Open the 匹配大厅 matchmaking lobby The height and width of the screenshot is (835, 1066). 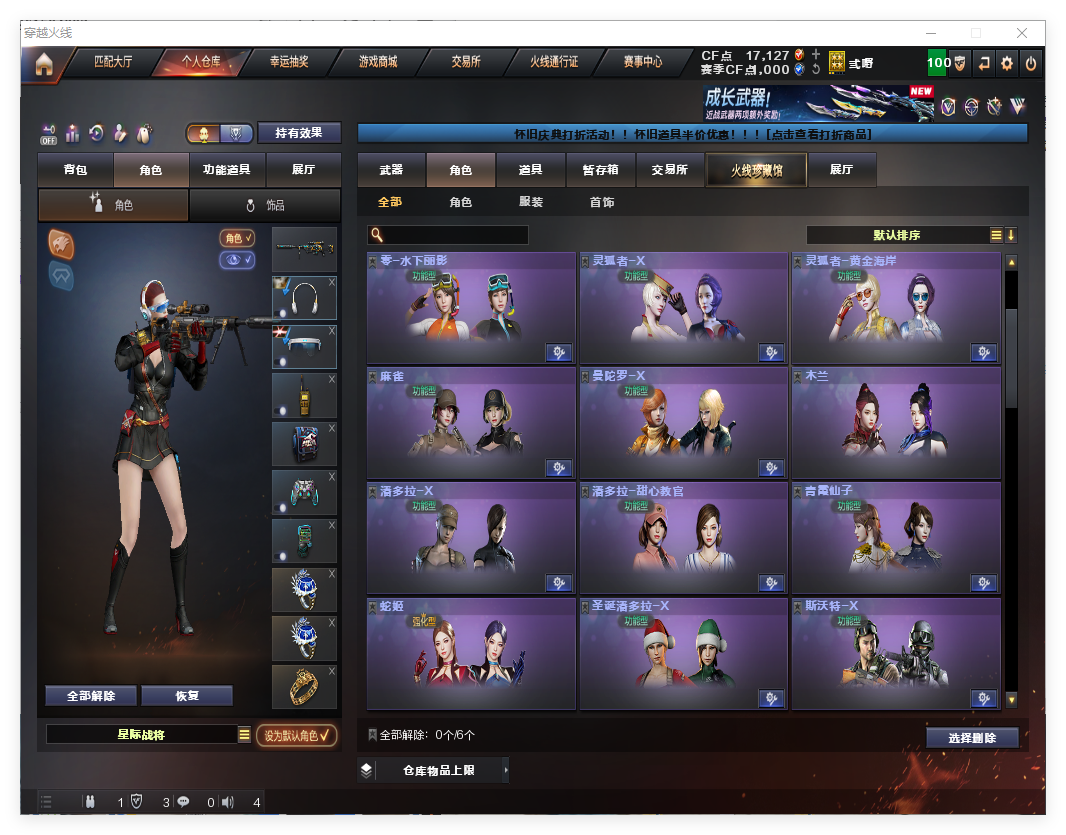(113, 62)
